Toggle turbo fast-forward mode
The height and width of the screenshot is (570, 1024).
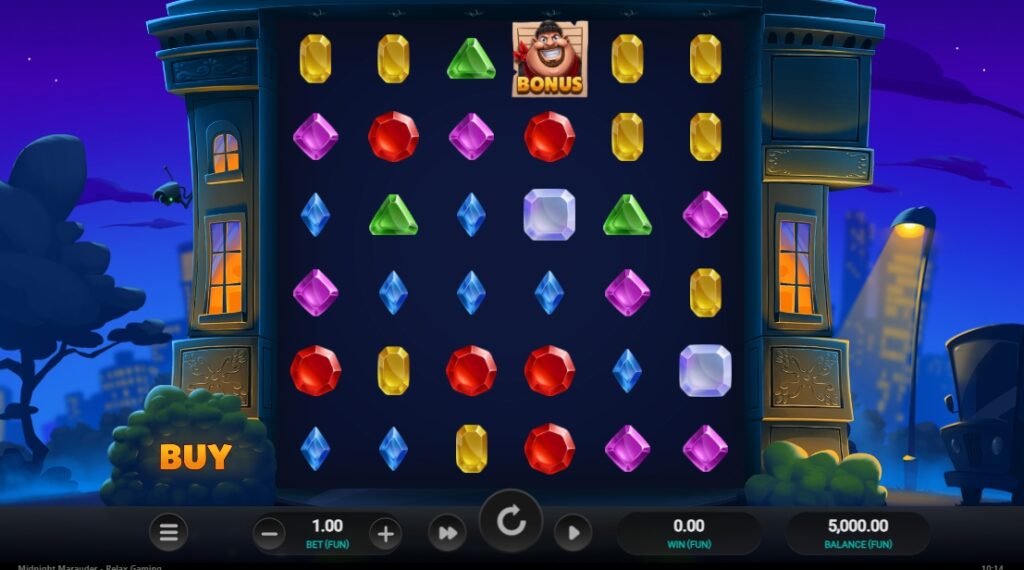446,533
